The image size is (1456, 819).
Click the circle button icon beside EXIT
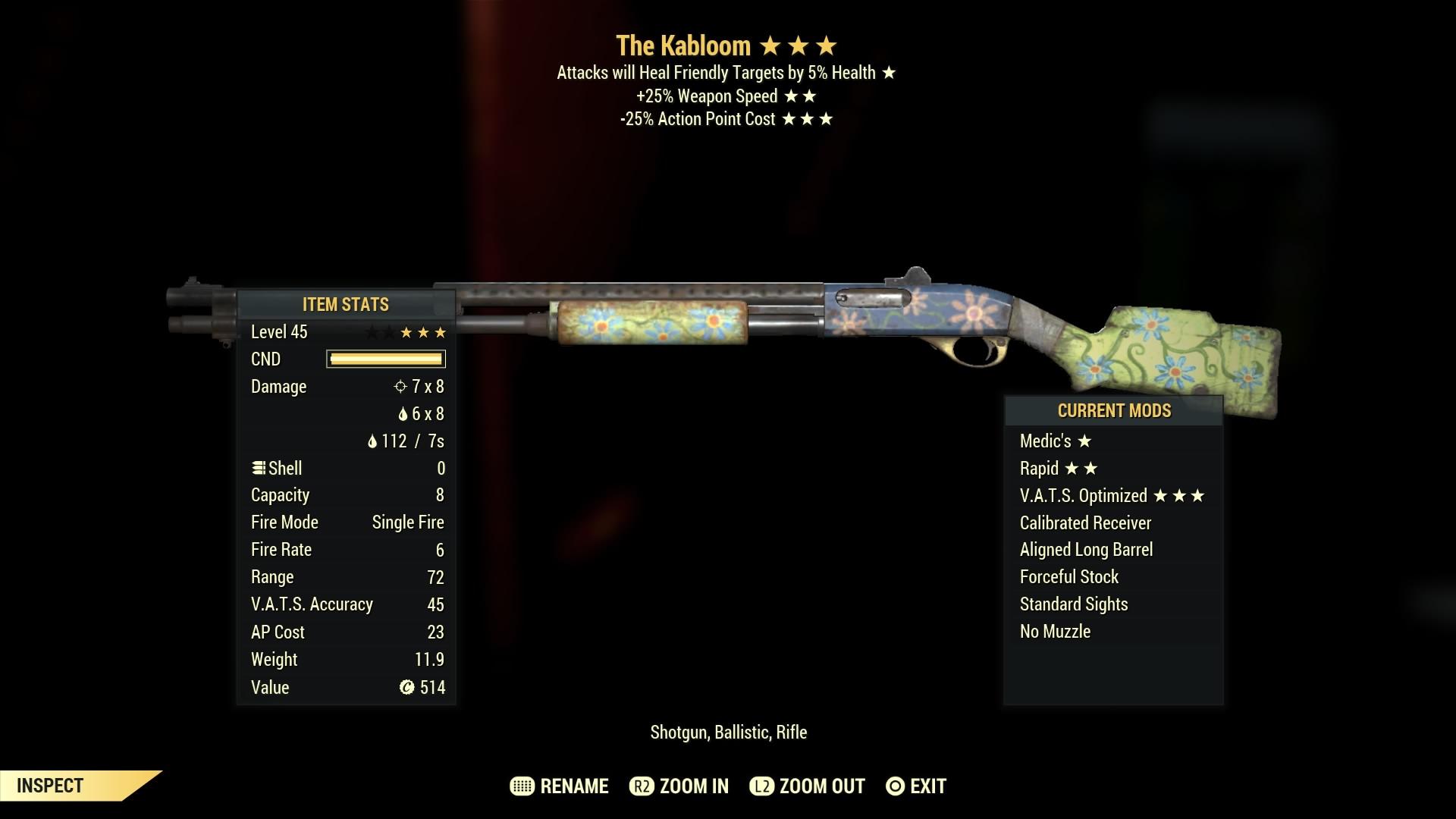click(x=895, y=786)
